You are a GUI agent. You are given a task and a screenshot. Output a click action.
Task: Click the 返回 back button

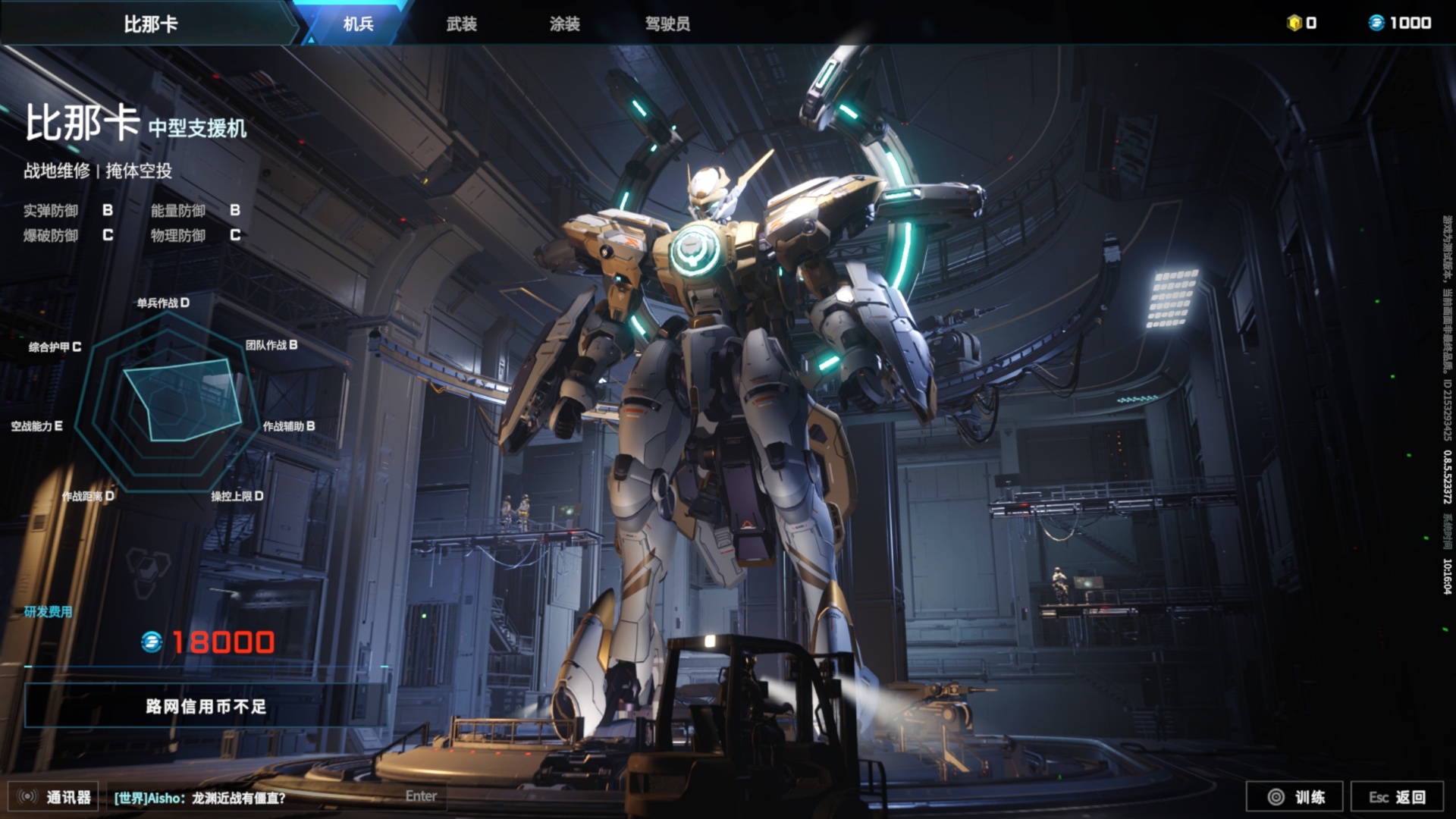coord(1398,797)
